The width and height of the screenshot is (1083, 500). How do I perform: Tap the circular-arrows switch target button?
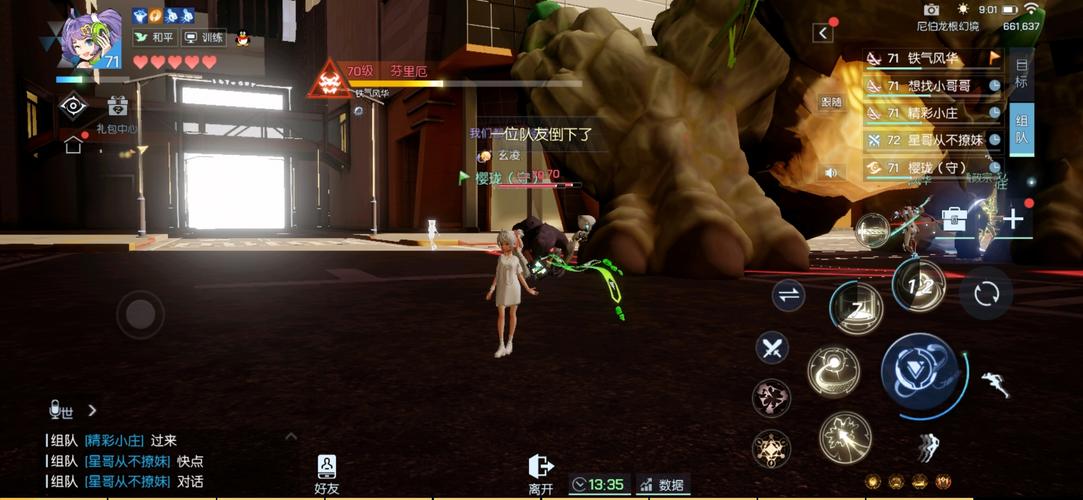986,293
